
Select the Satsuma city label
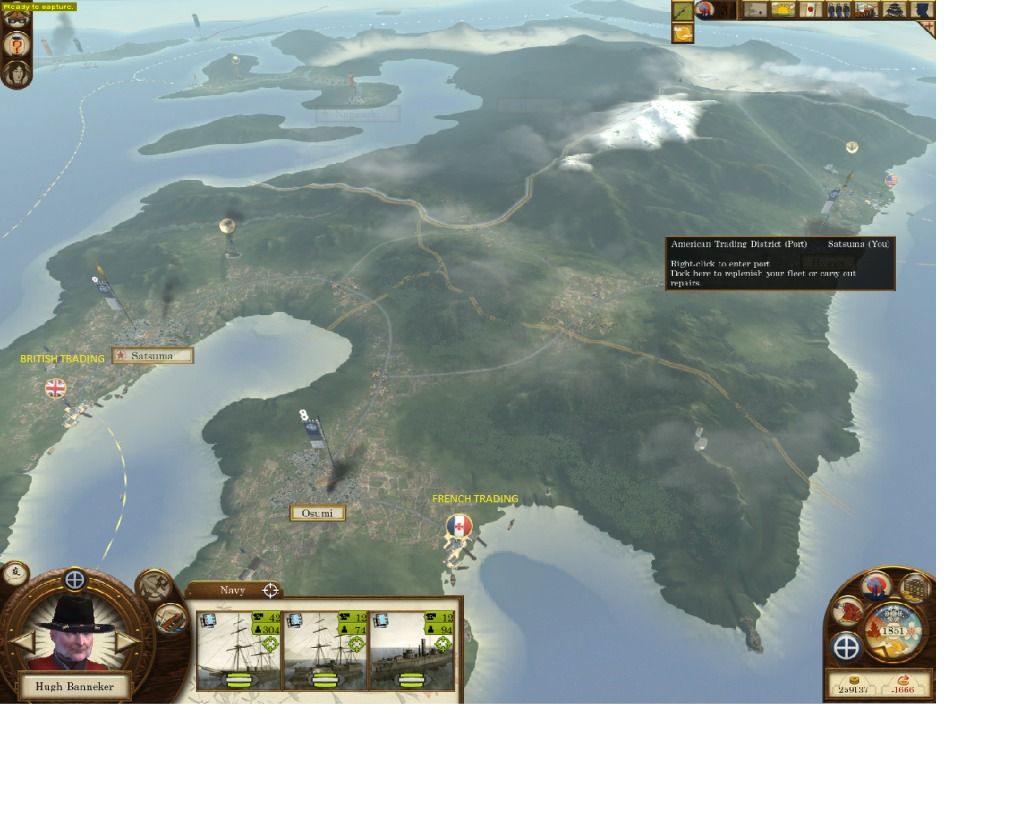151,355
